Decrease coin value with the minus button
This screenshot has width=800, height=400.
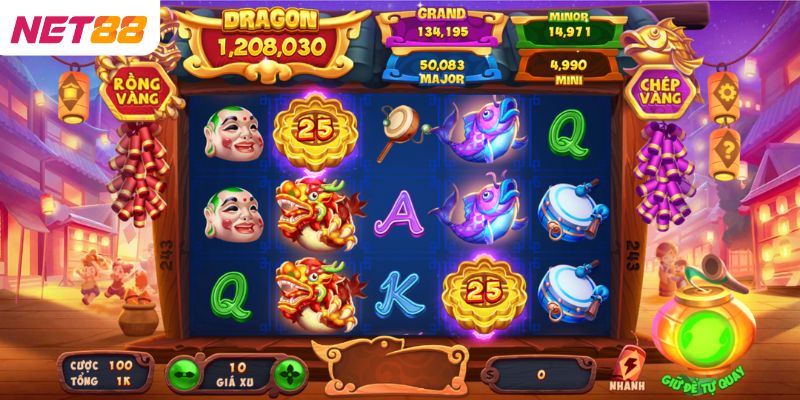pyautogui.click(x=181, y=373)
